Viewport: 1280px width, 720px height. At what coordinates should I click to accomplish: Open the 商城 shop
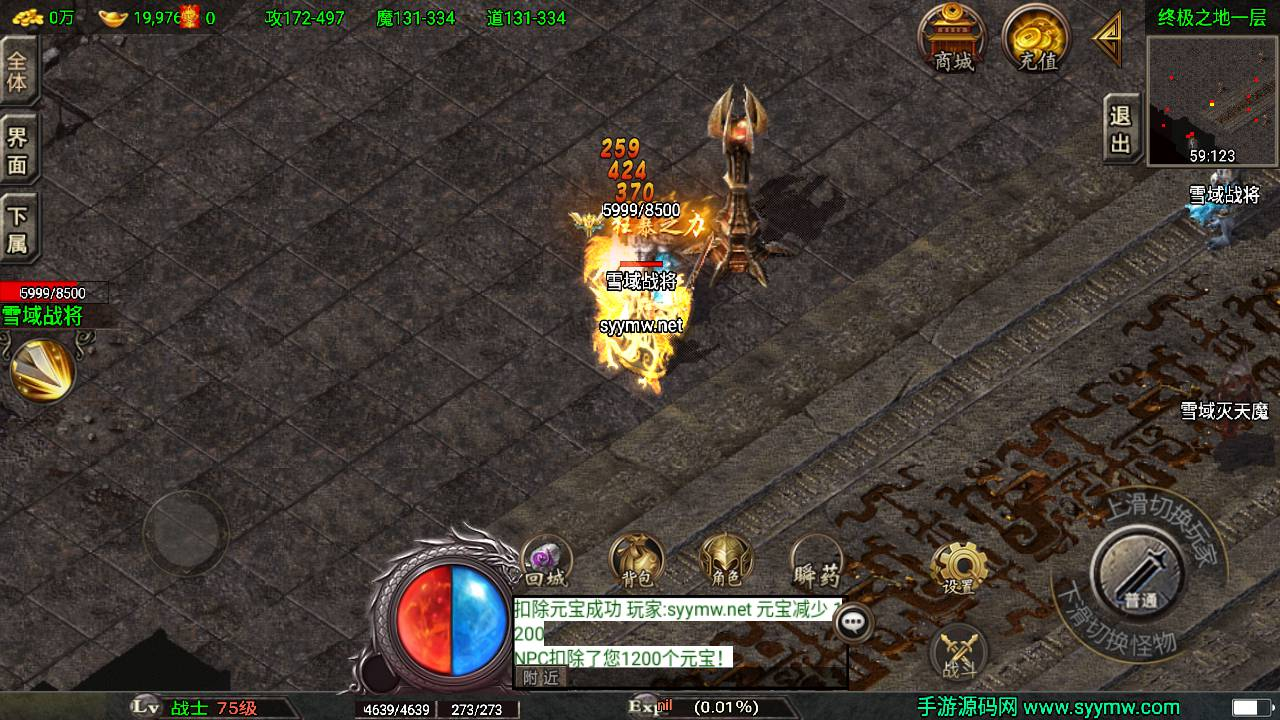coord(953,39)
